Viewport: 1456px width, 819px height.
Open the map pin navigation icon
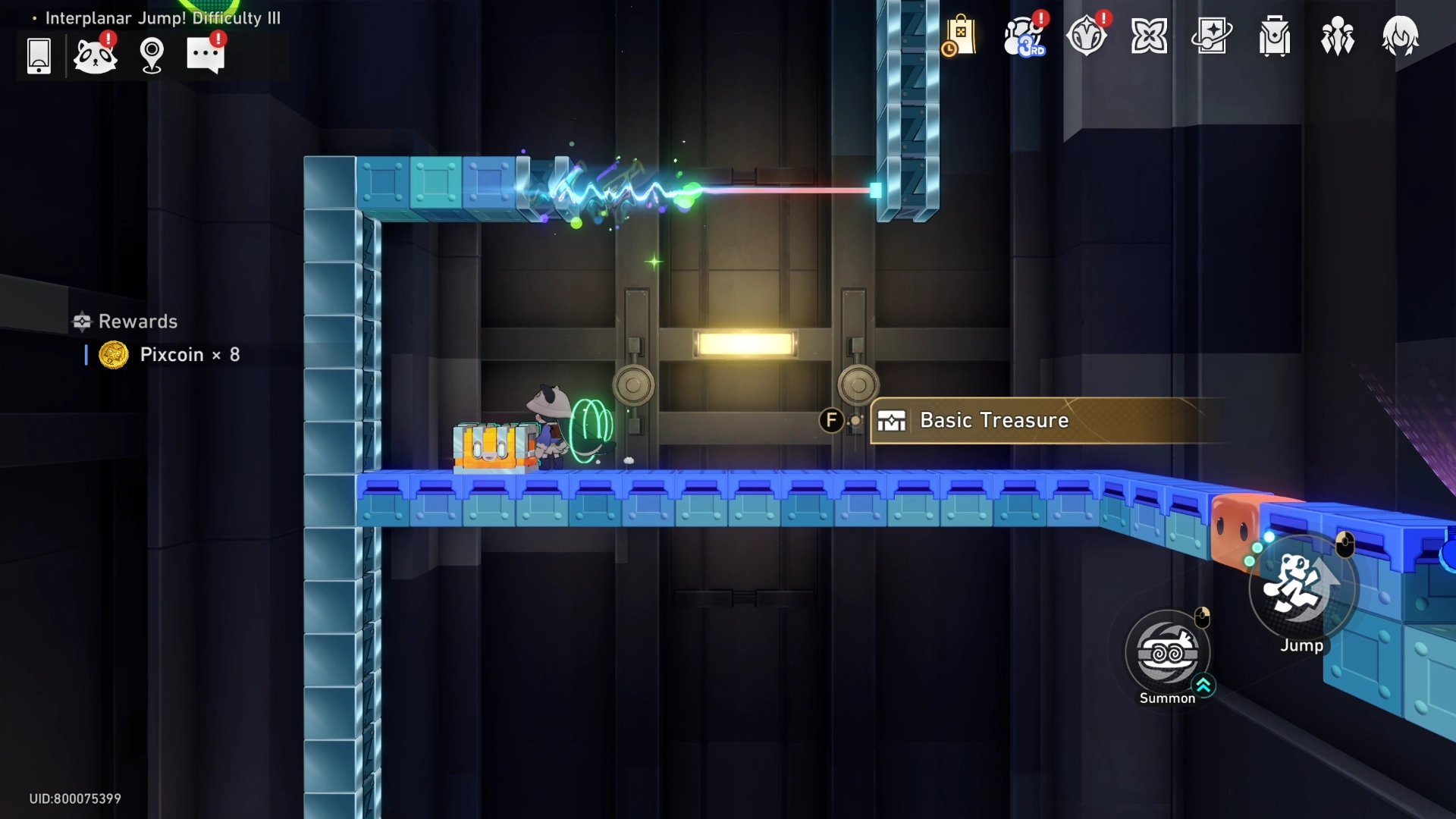tap(152, 55)
